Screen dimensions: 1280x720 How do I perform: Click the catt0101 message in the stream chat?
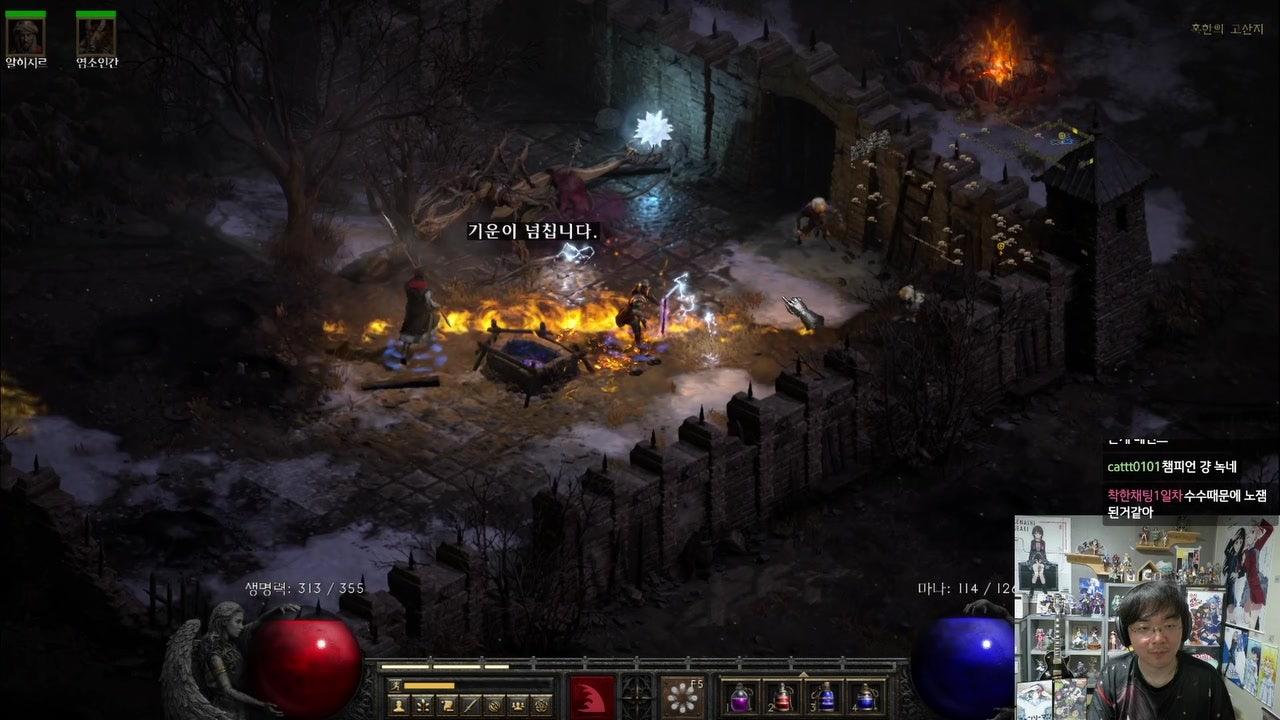1170,467
